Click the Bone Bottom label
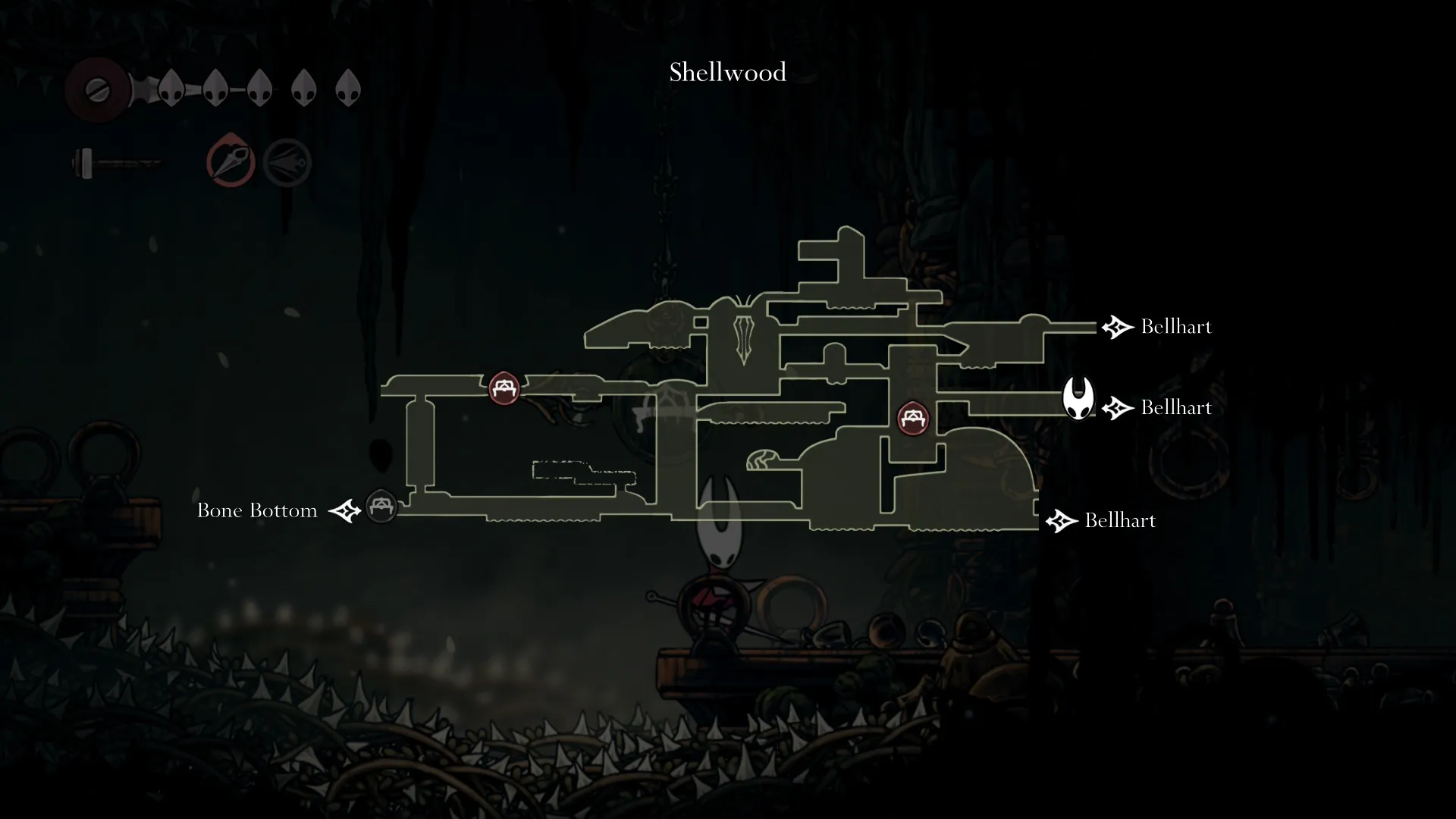 pos(257,510)
